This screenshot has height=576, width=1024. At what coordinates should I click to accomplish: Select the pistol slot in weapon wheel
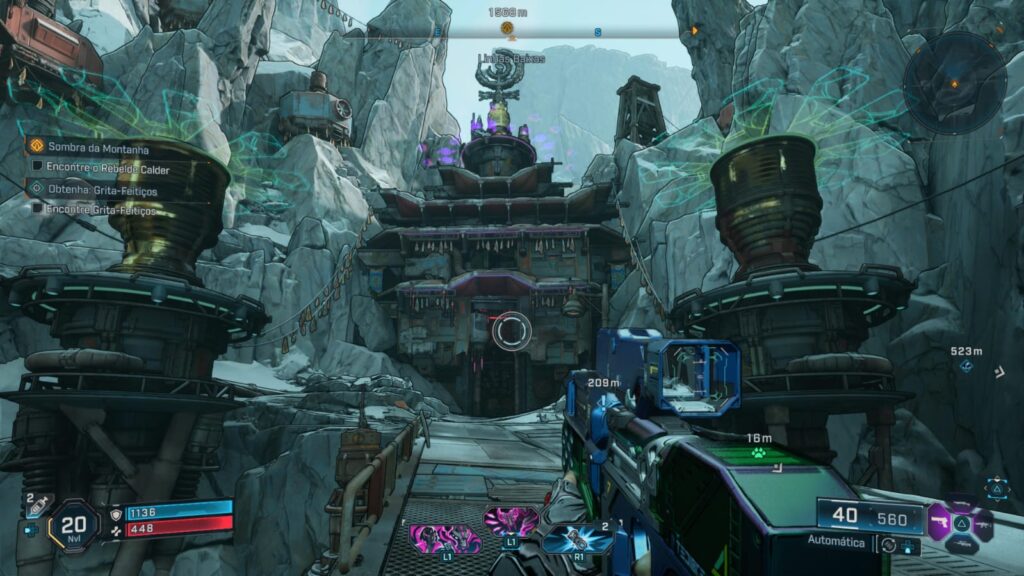(938, 522)
